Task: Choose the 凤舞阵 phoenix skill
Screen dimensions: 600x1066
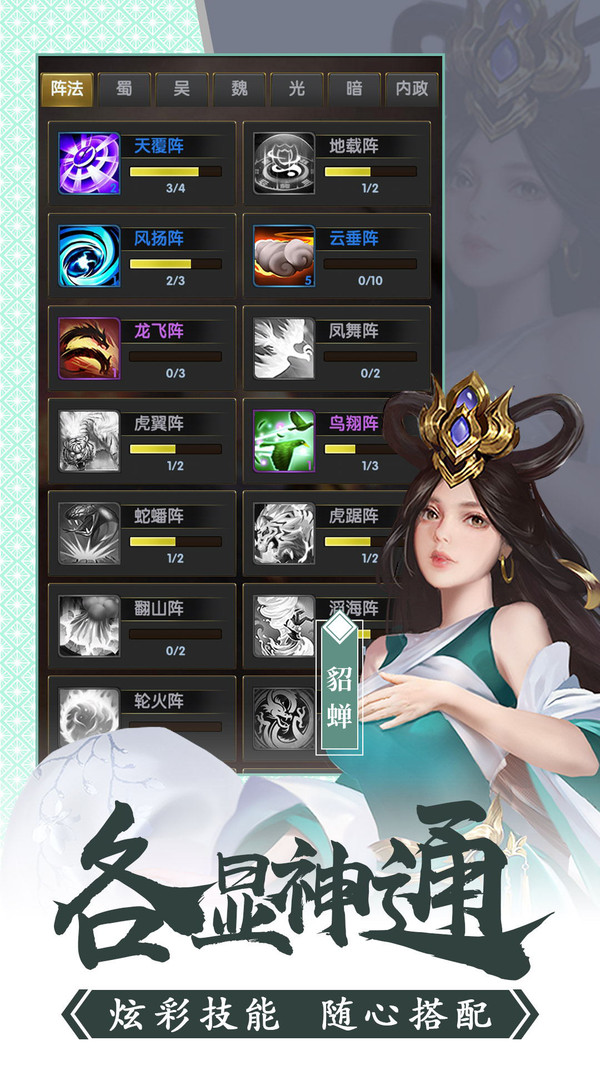Action: tap(337, 349)
